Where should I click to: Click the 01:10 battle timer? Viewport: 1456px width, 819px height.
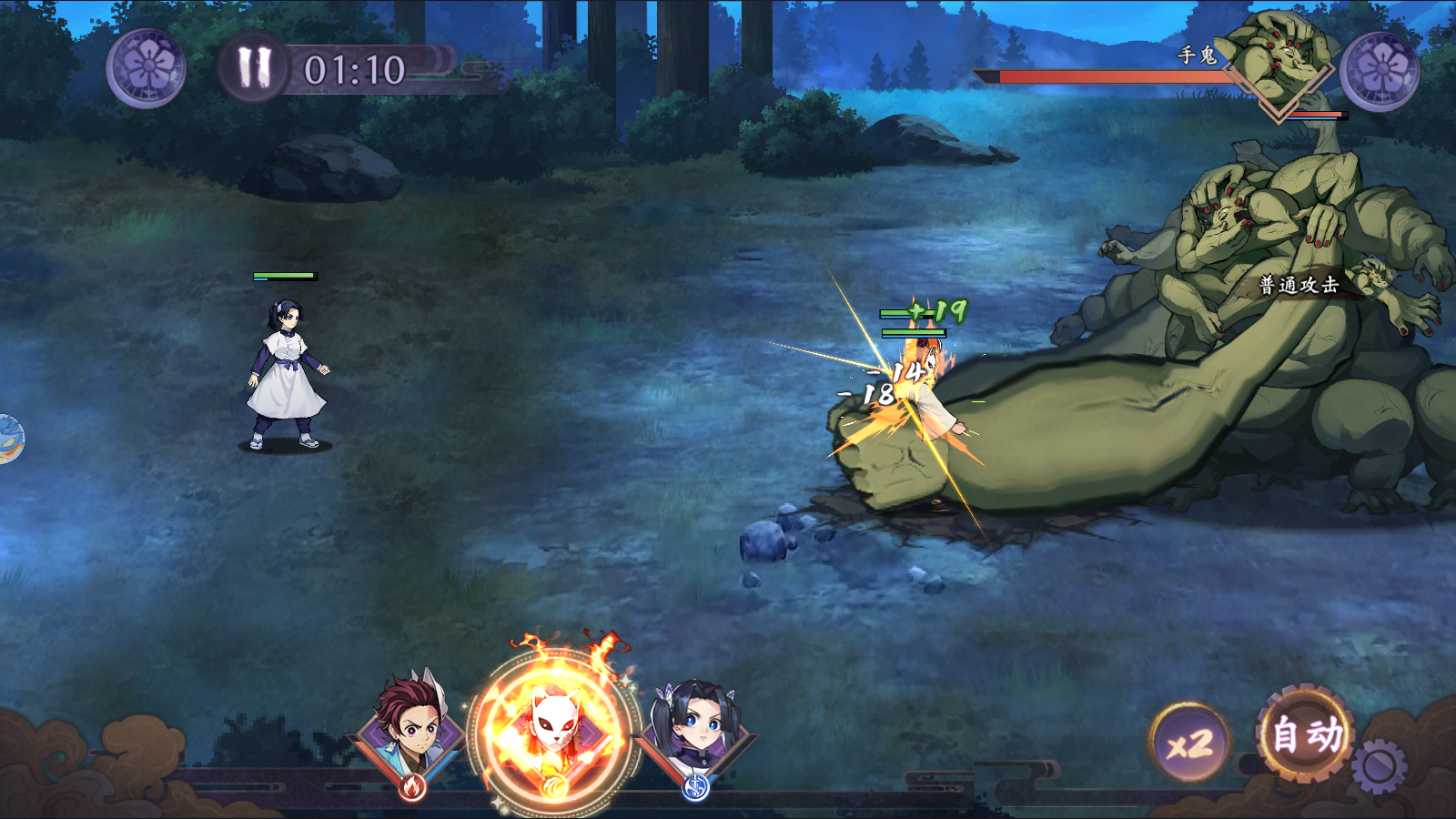[x=355, y=66]
